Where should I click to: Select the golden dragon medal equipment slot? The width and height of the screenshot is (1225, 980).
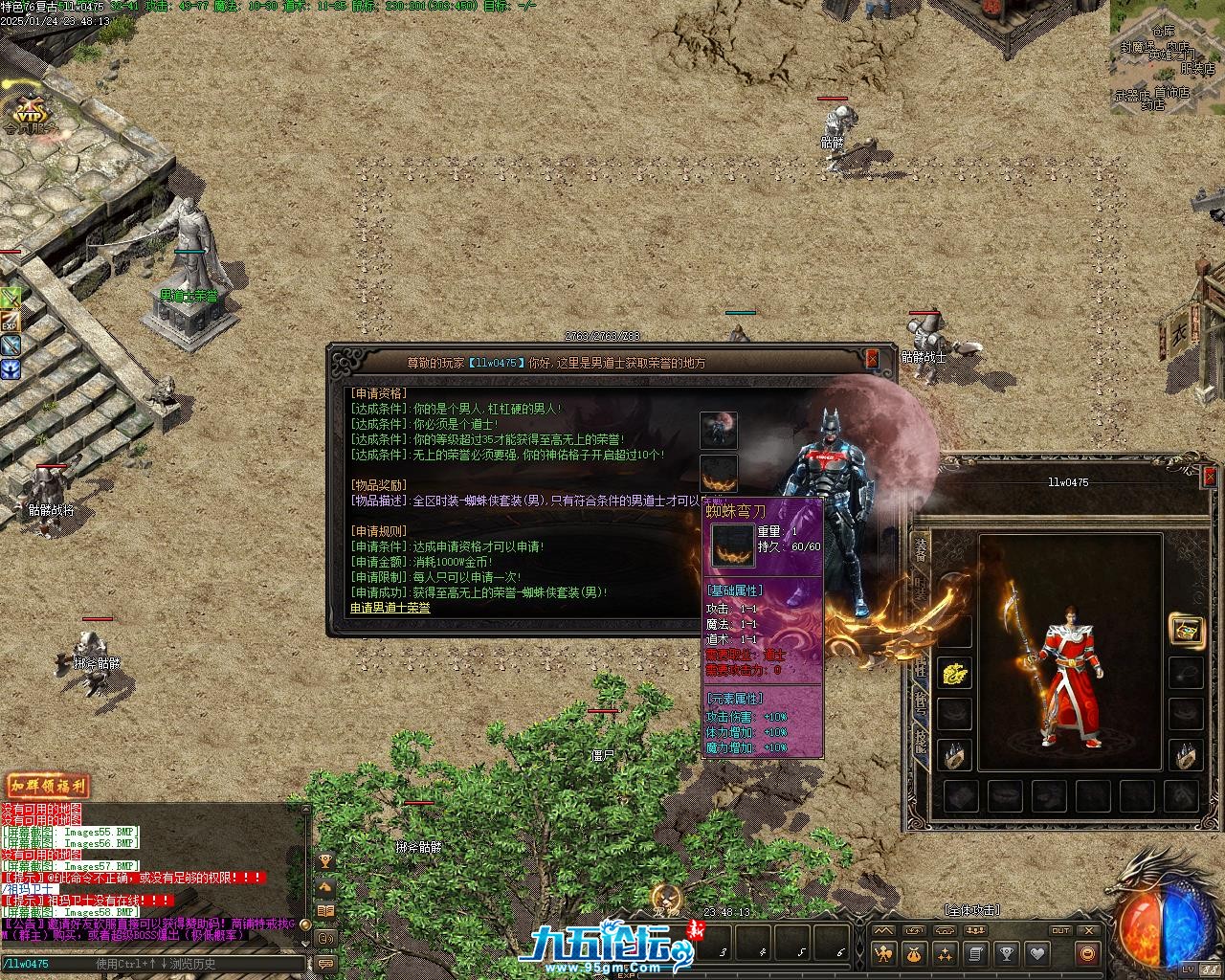(954, 673)
